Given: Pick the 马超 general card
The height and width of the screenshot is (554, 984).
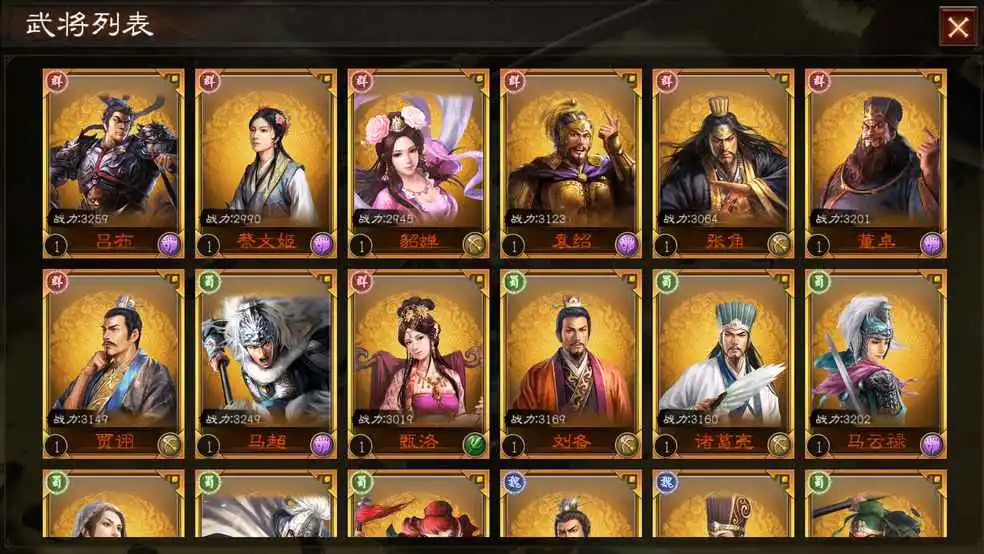Looking at the screenshot, I should click(x=266, y=360).
